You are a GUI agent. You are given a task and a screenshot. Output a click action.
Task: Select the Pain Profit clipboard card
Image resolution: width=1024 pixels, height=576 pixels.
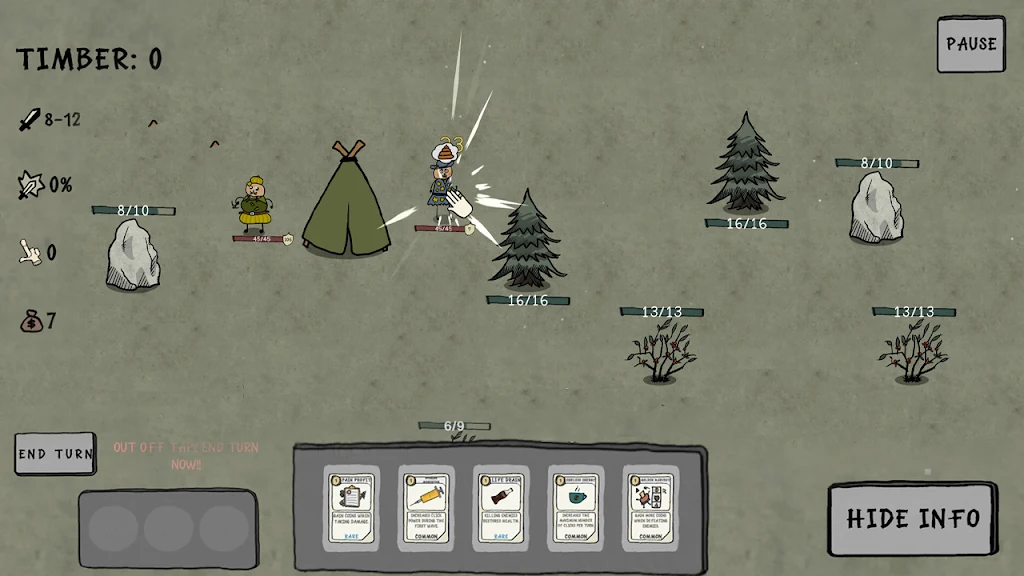click(x=352, y=507)
